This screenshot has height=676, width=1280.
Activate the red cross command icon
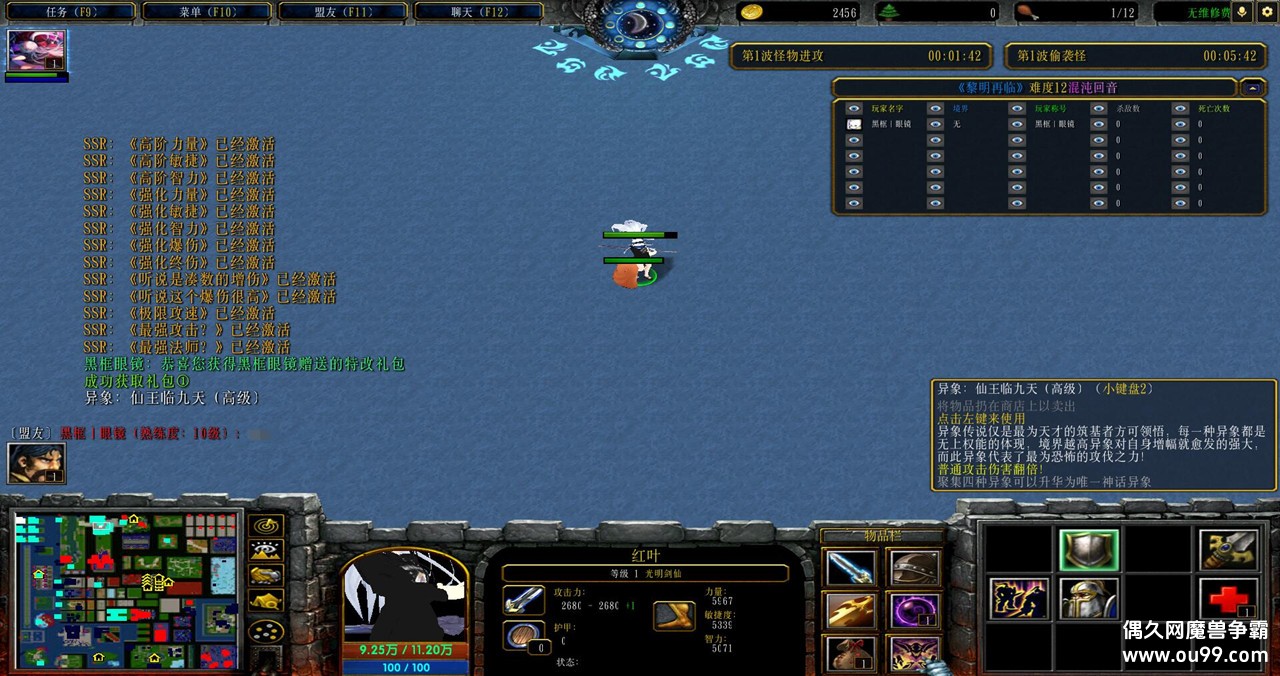[1226, 598]
